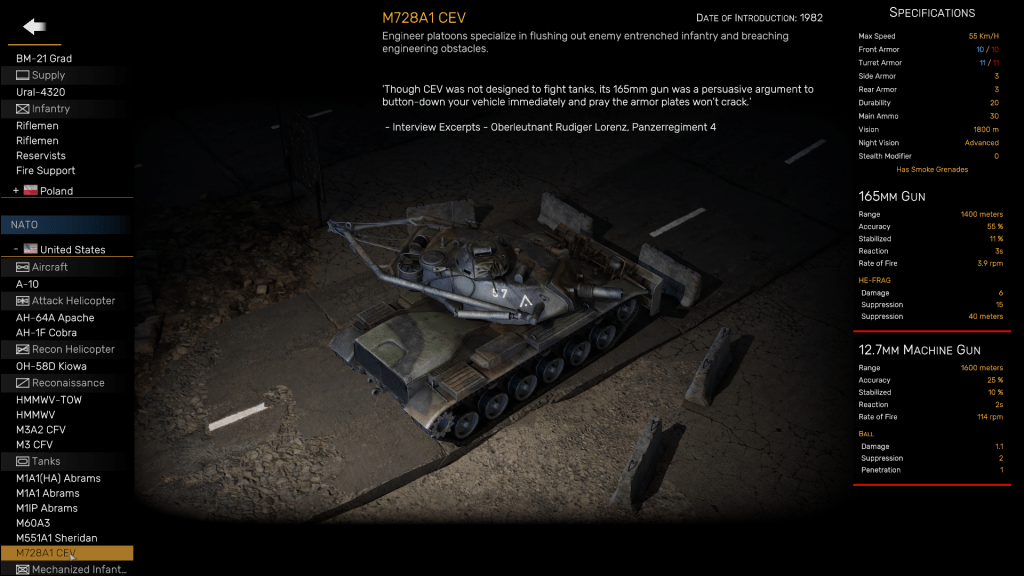Click the highlighted M728A1 CEV entry
The image size is (1024, 576).
[46, 554]
